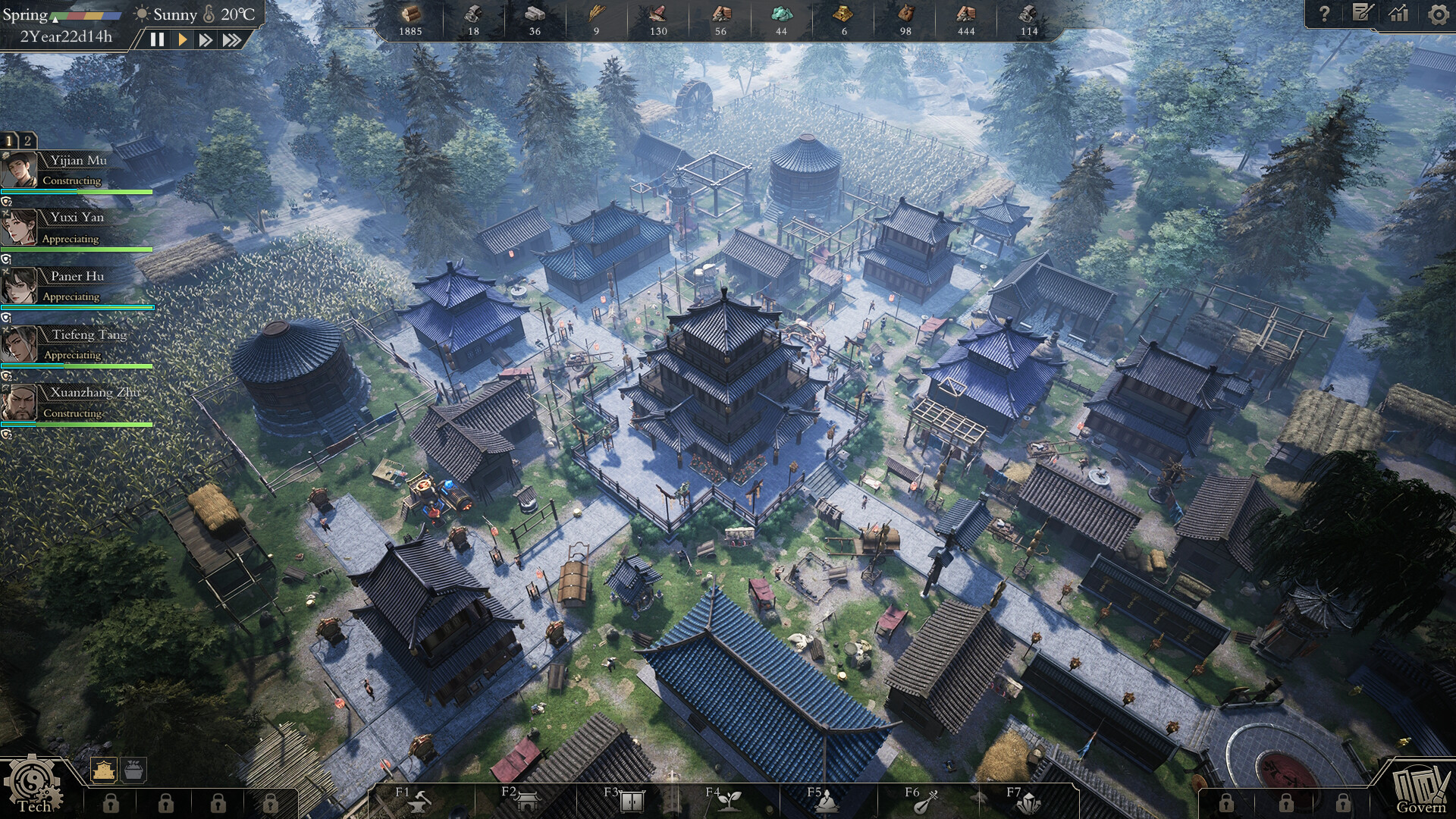Screen dimensions: 1456x819
Task: Select the building icon beside the Tech gear
Action: [102, 769]
